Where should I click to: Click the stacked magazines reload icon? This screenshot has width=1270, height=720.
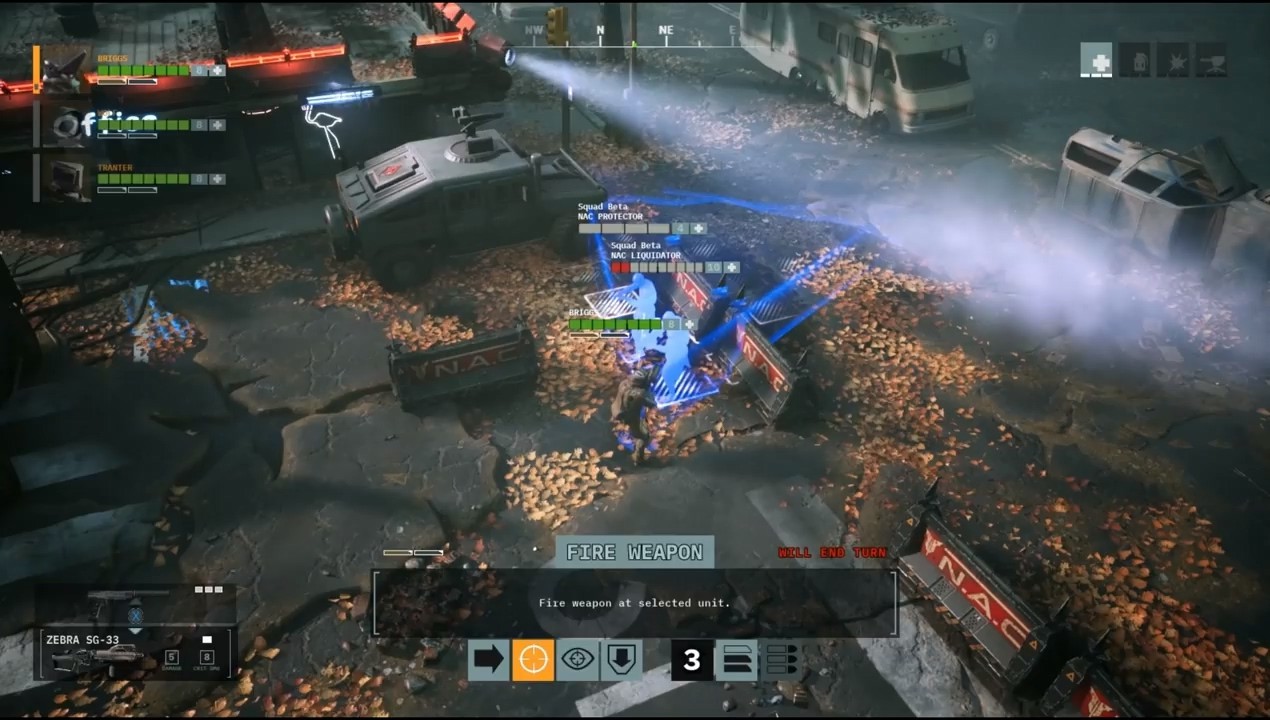point(736,661)
